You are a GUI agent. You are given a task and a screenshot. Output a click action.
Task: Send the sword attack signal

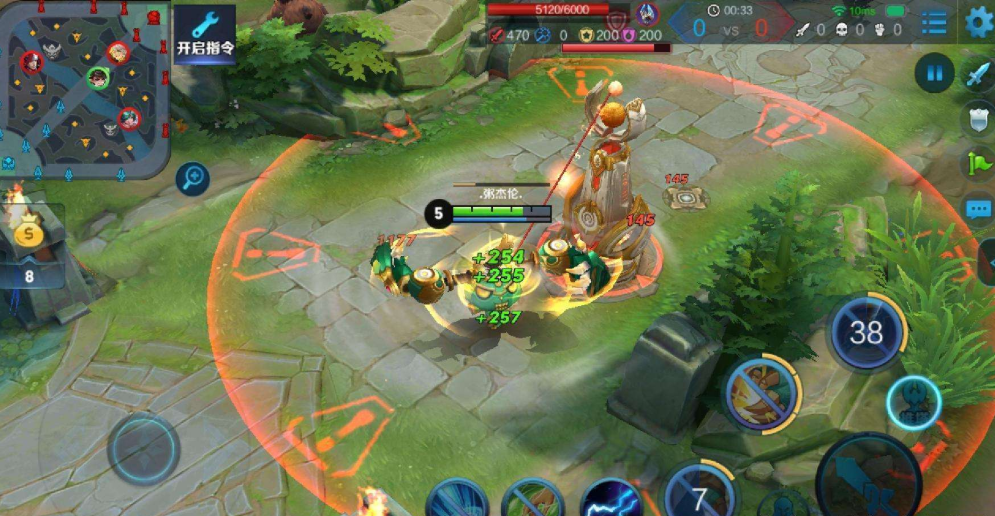(x=977, y=76)
